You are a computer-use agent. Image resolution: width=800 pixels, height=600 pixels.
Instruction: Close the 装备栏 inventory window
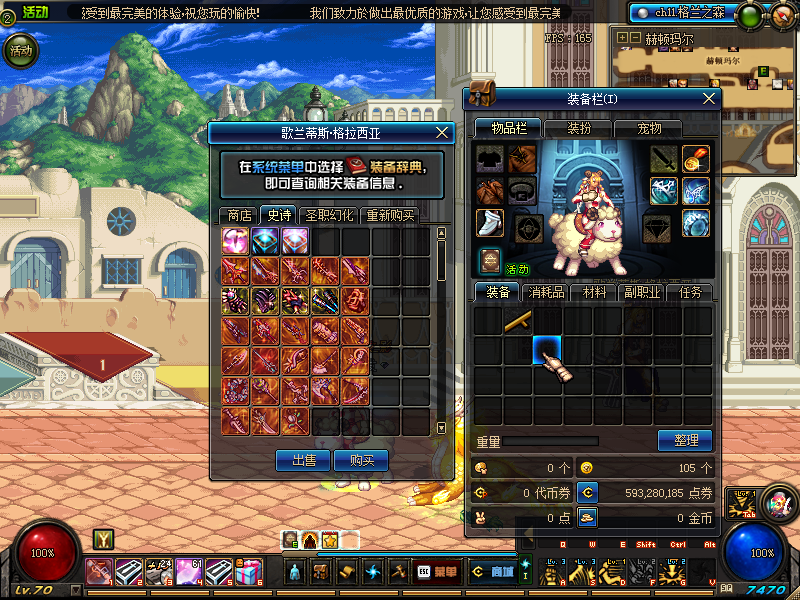point(710,98)
